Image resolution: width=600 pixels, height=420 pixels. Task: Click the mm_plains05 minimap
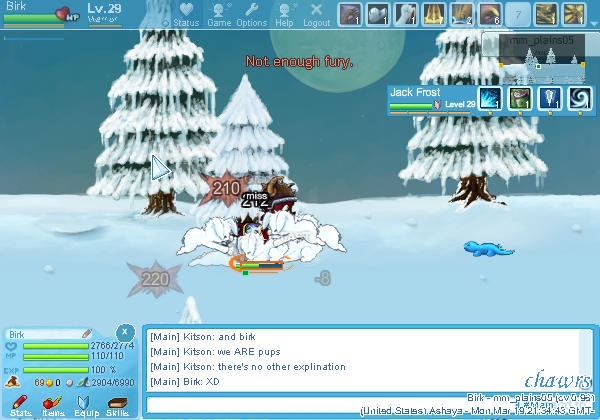click(541, 59)
